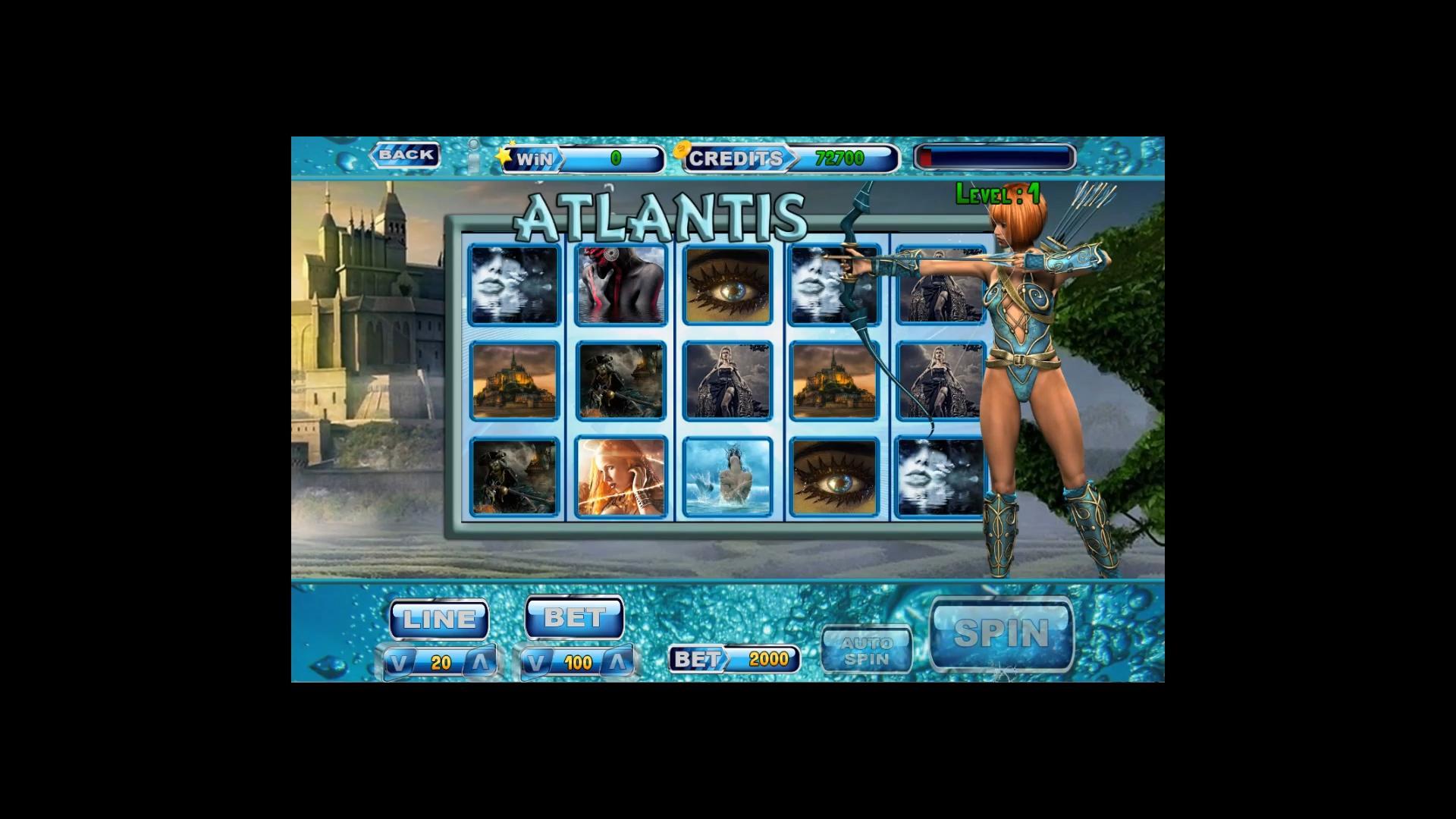
Task: Lower the BET amount using the down arrow
Action: coord(538,661)
